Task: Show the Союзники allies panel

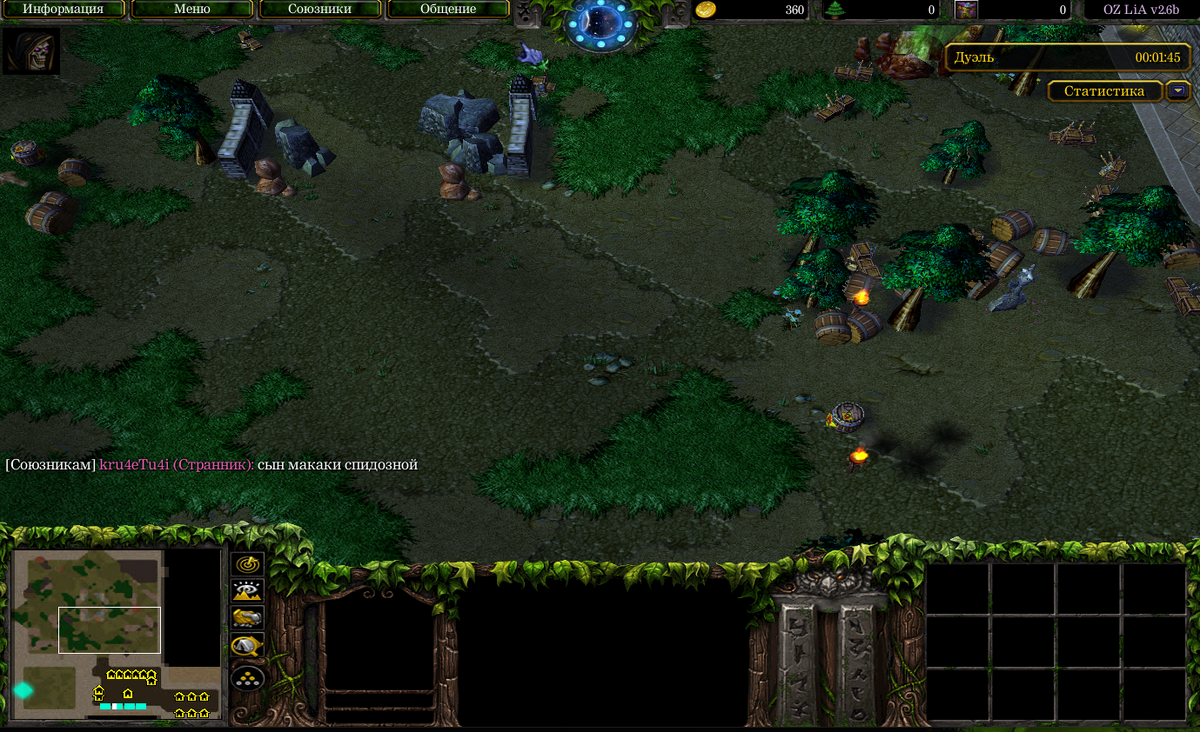Action: 320,9
